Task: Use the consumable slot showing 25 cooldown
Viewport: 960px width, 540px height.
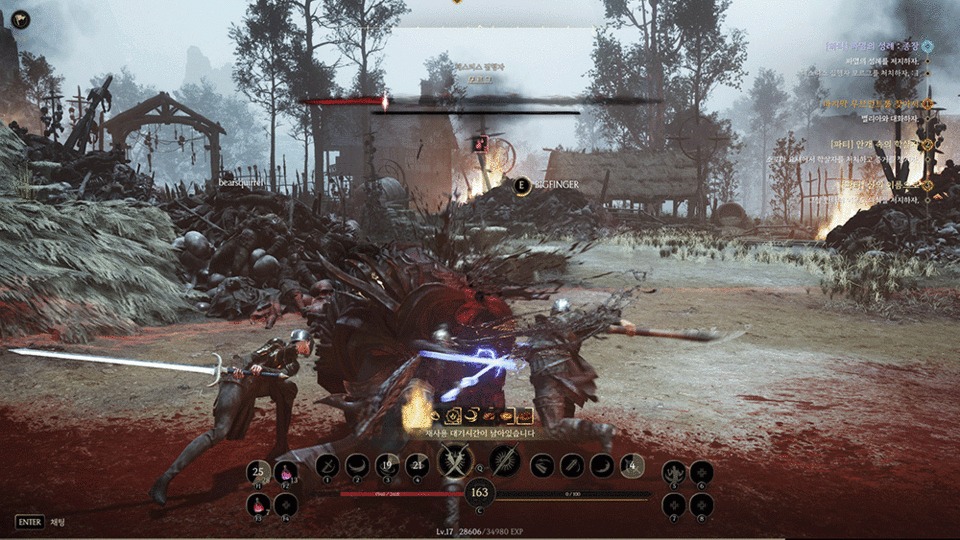Action: pyautogui.click(x=259, y=472)
